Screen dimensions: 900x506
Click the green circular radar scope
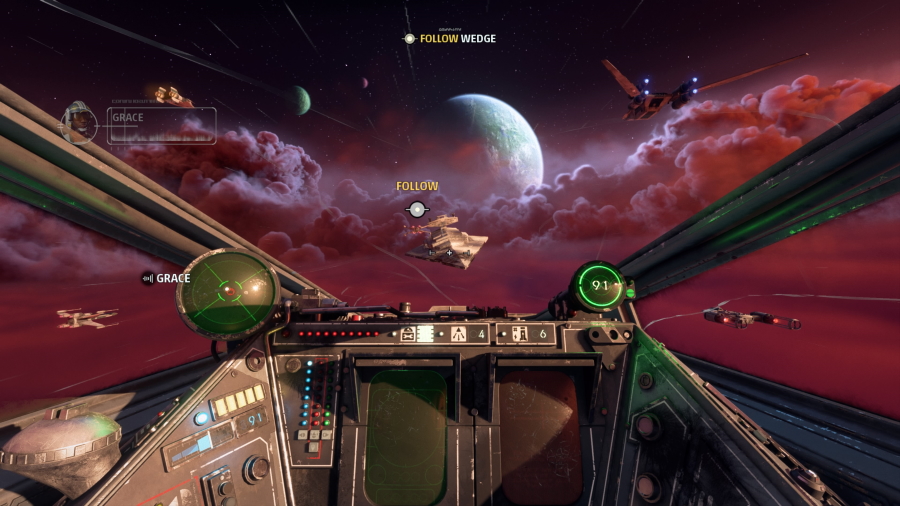228,292
